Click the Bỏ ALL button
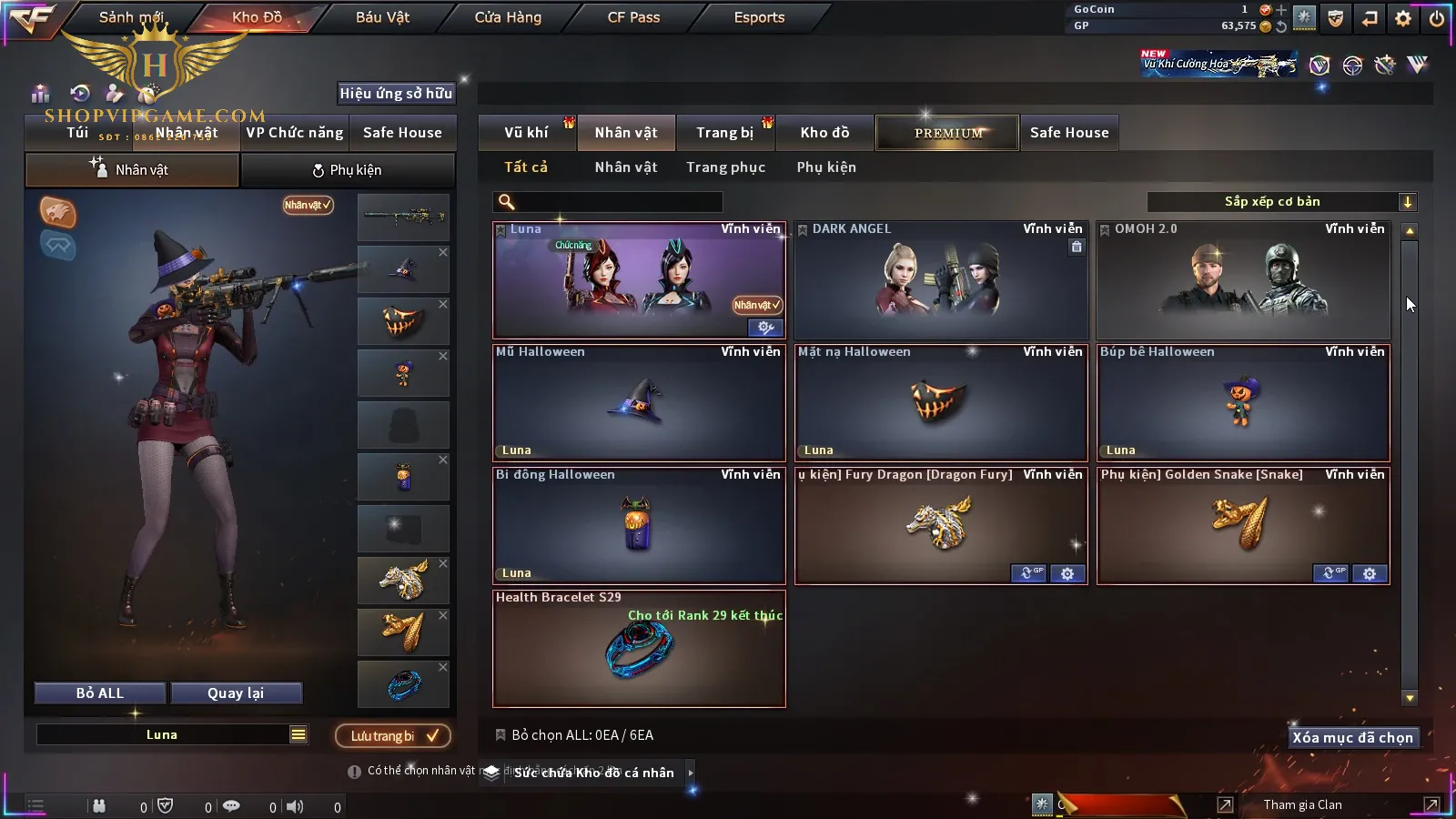Image resolution: width=1456 pixels, height=819 pixels. click(x=100, y=693)
